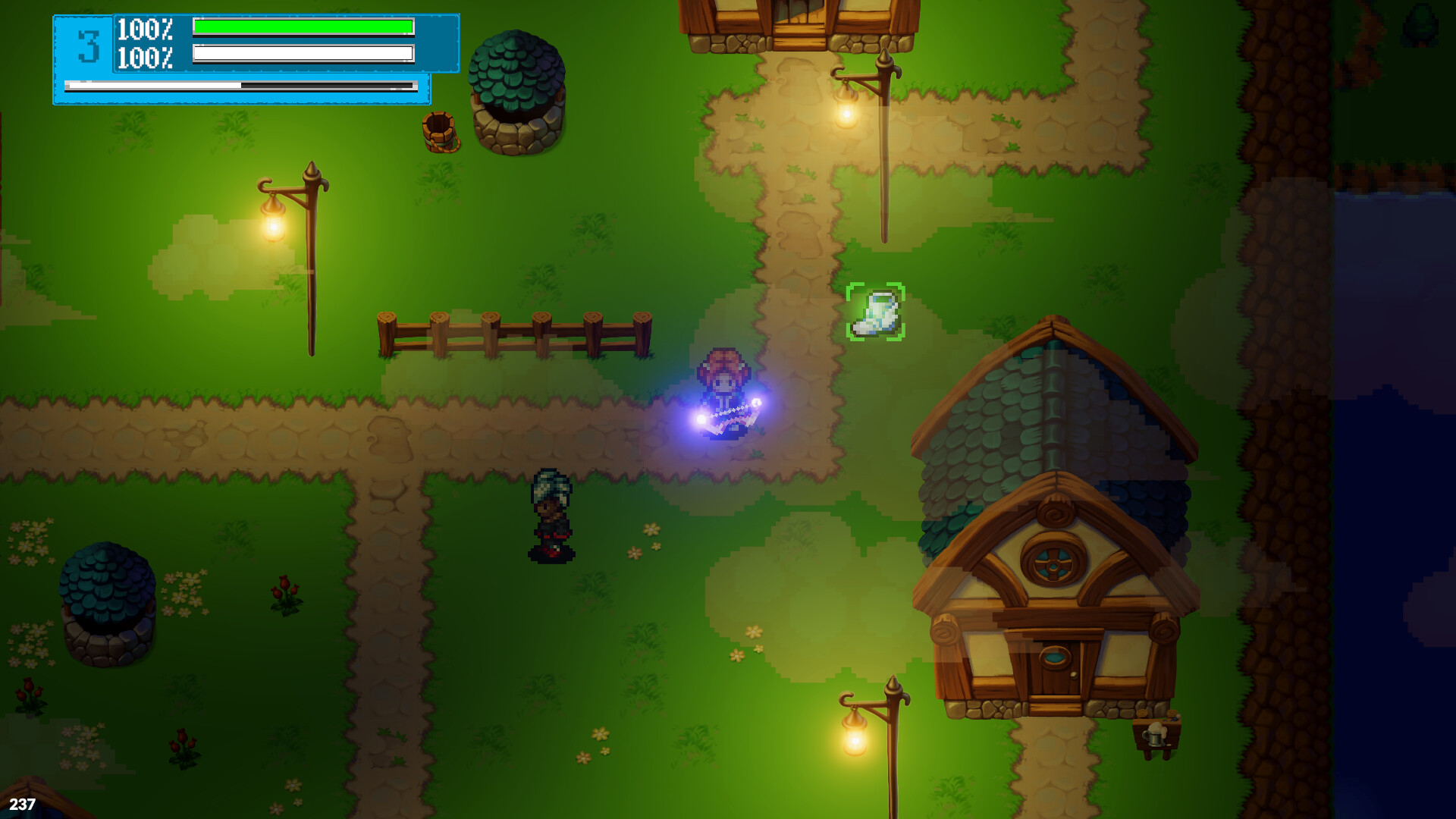1456x819 pixels.
Task: Click the 100% health label text
Action: 144,30
